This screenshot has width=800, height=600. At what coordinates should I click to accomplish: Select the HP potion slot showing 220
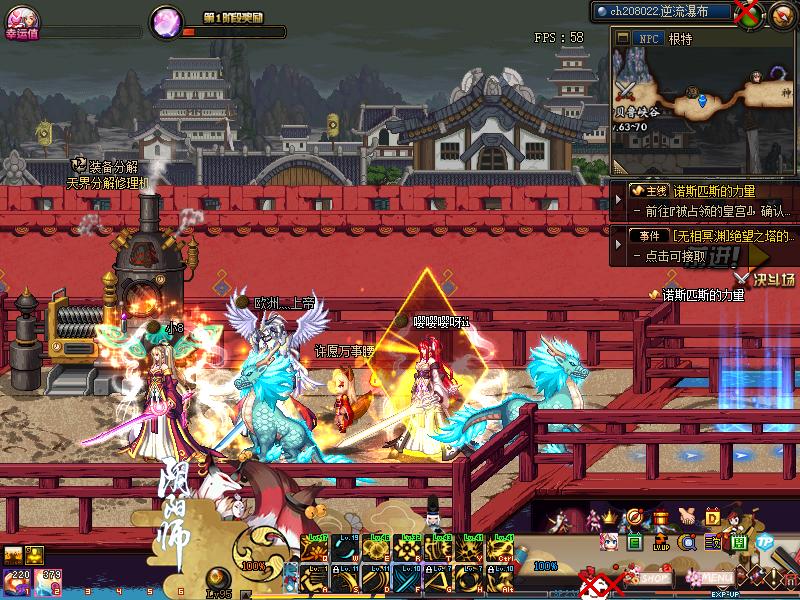click(17, 581)
